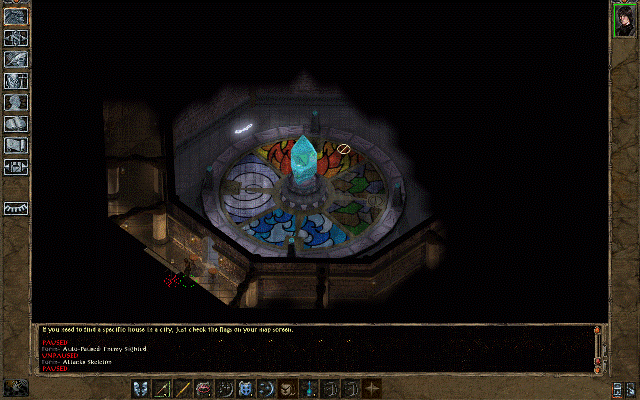Open the priest scroll screen
This screenshot has height=400, width=640.
[x=16, y=145]
